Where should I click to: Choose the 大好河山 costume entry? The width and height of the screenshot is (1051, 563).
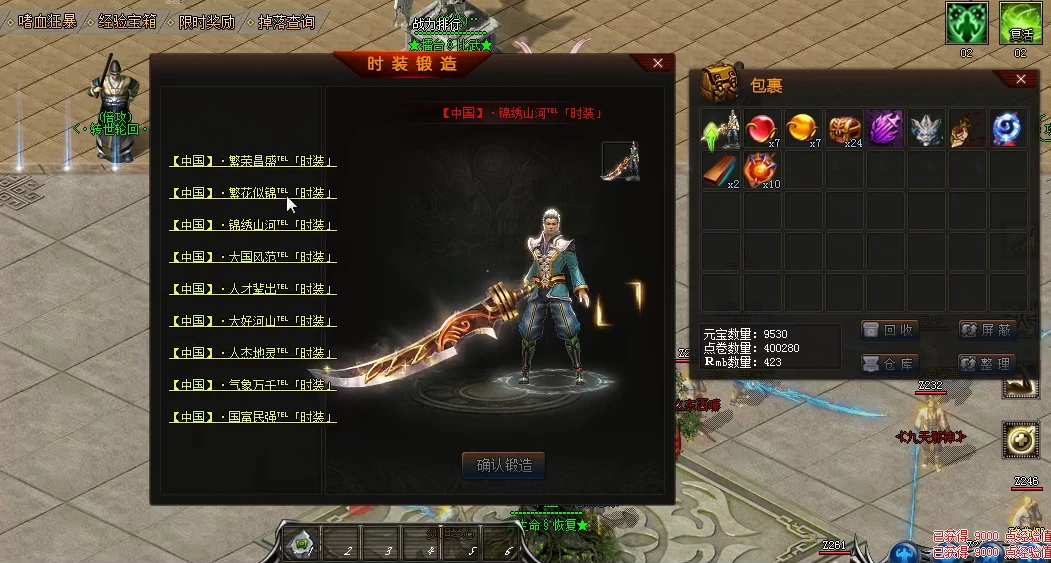pyautogui.click(x=253, y=321)
